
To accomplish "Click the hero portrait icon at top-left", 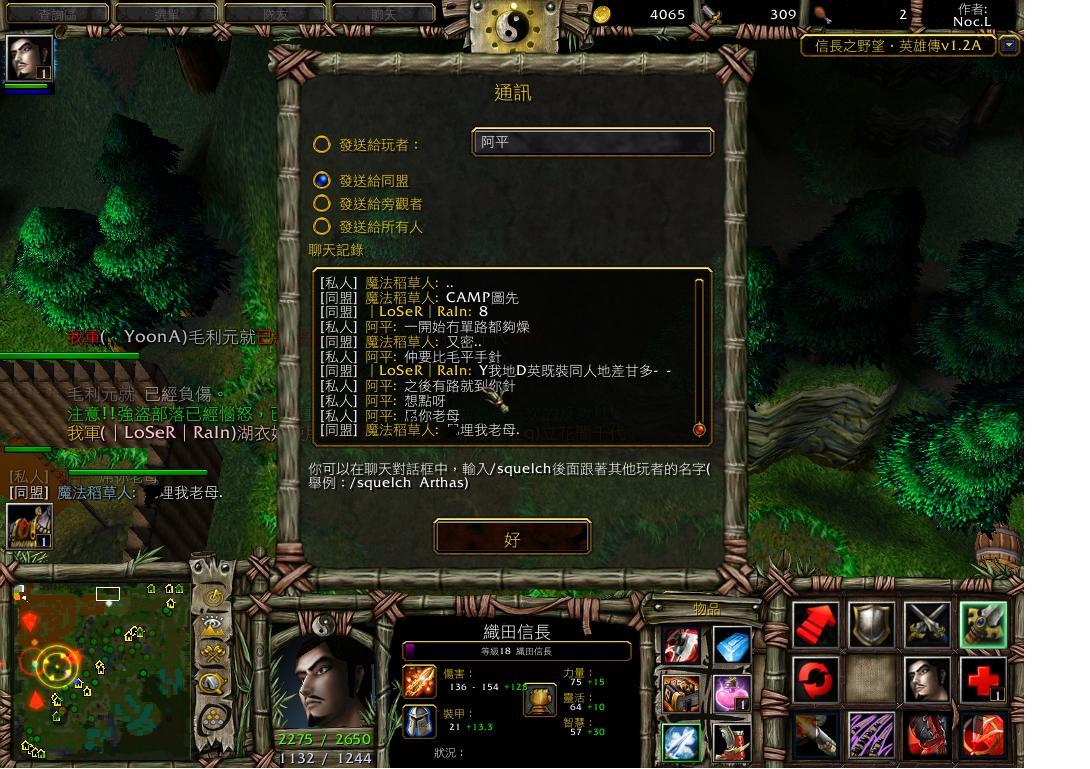I will pos(29,57).
